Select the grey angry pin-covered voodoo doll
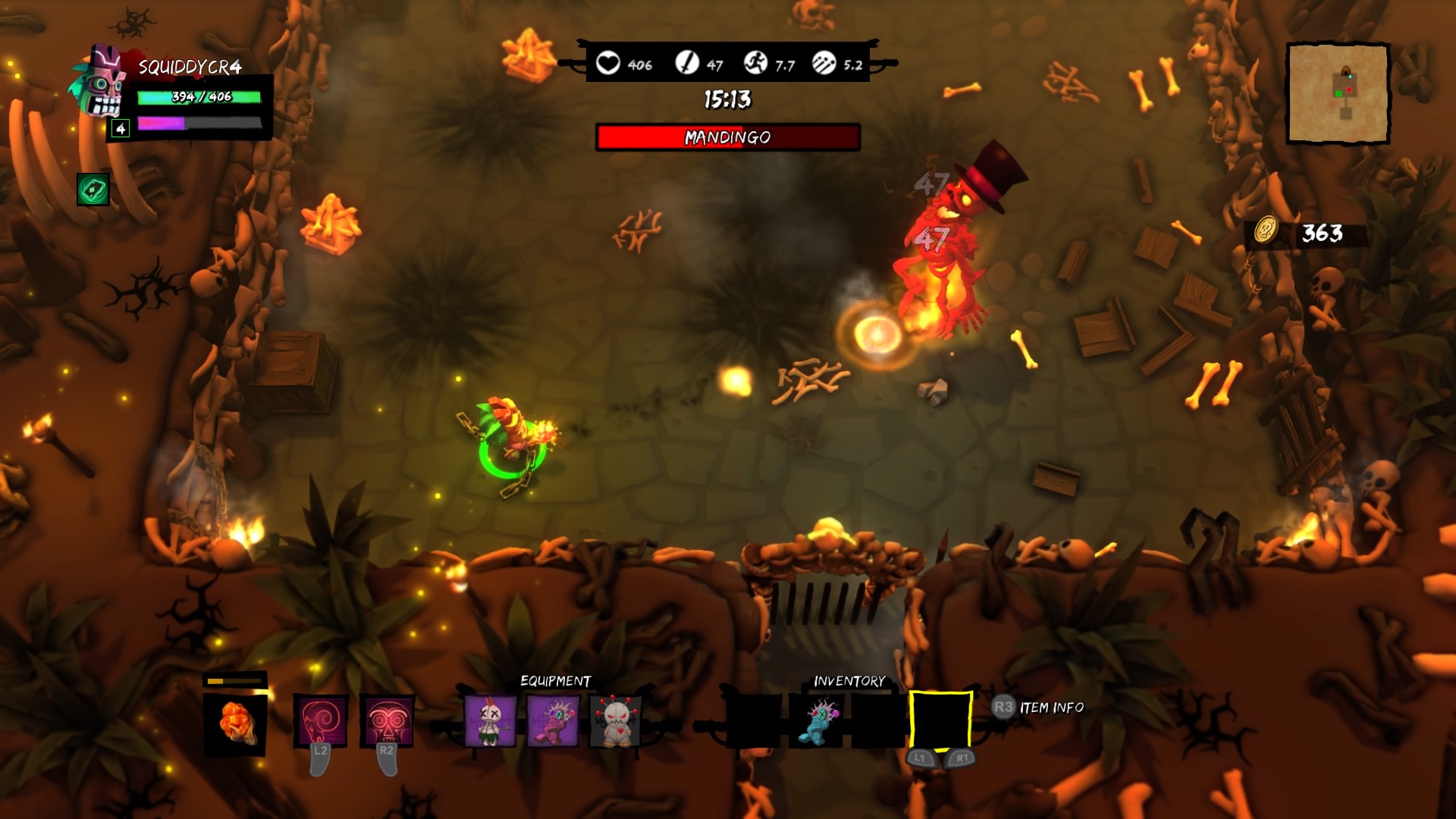 tap(615, 720)
